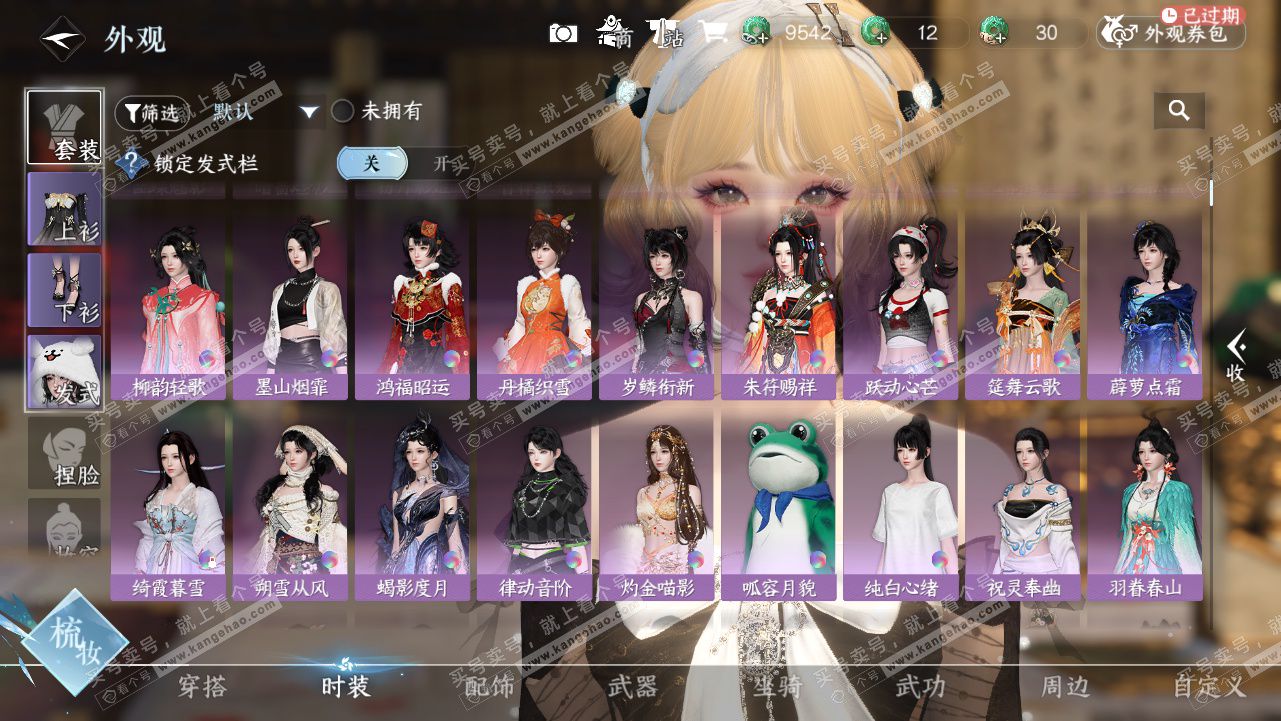
Task: Switch to the 武器 weapon tab
Action: (x=632, y=687)
